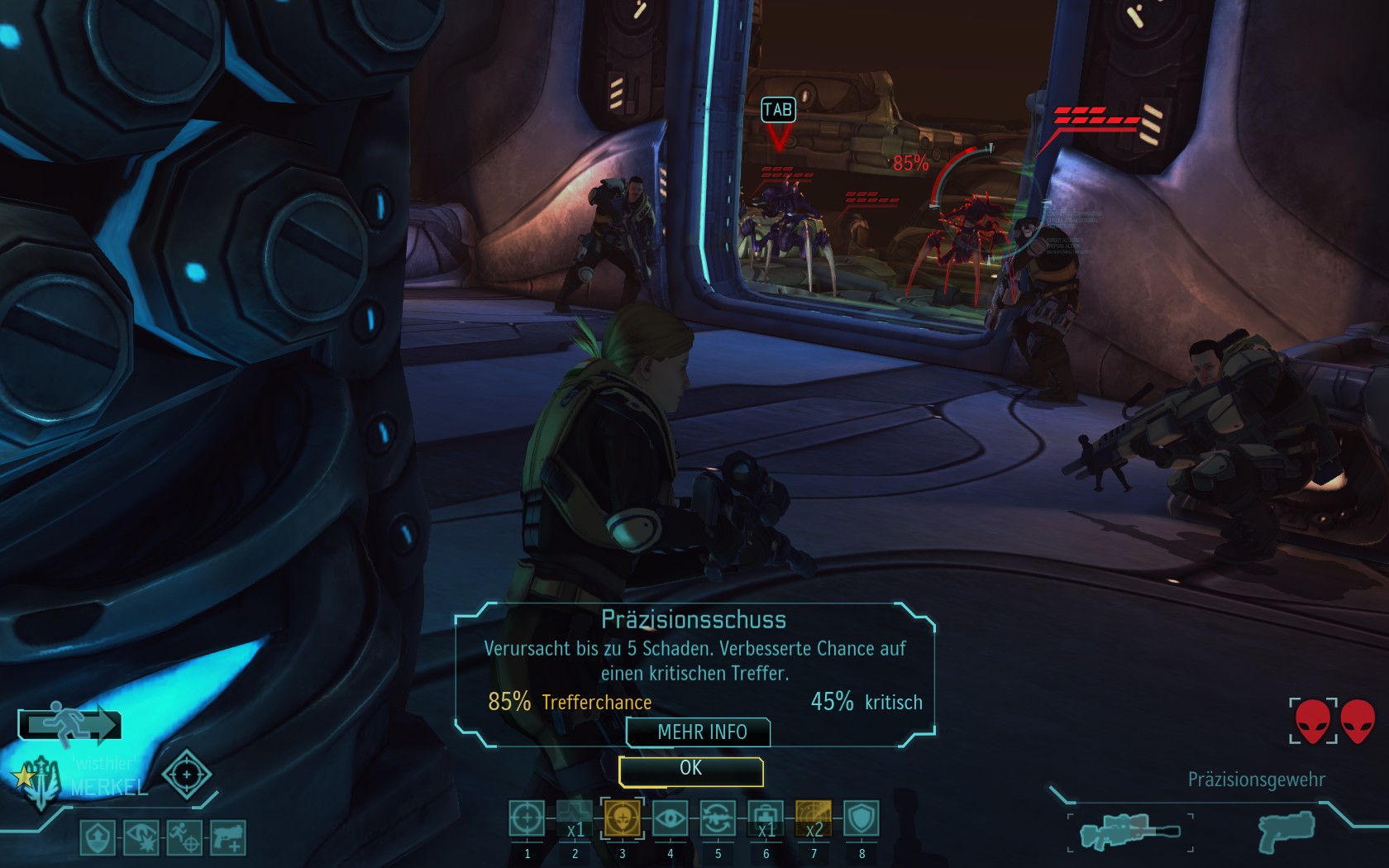
Task: Target the first red alien head
Action: pos(1313,721)
